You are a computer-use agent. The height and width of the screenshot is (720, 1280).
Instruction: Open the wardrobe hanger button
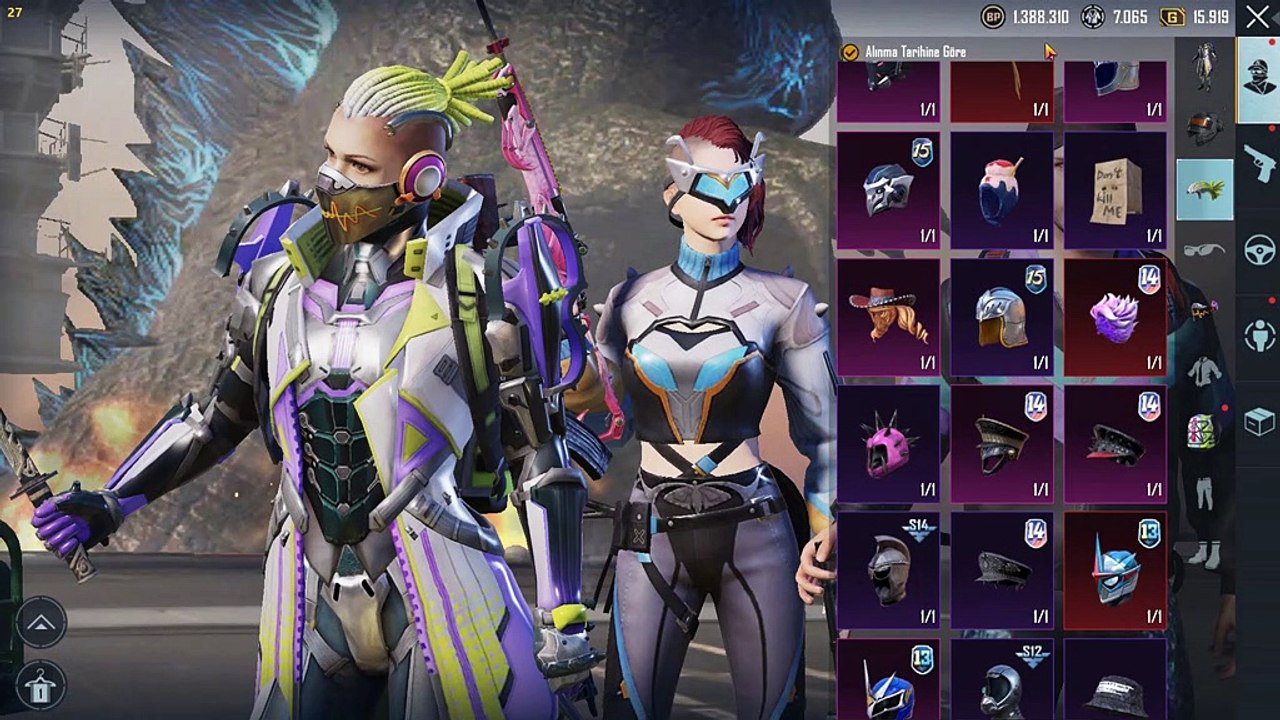pyautogui.click(x=41, y=686)
